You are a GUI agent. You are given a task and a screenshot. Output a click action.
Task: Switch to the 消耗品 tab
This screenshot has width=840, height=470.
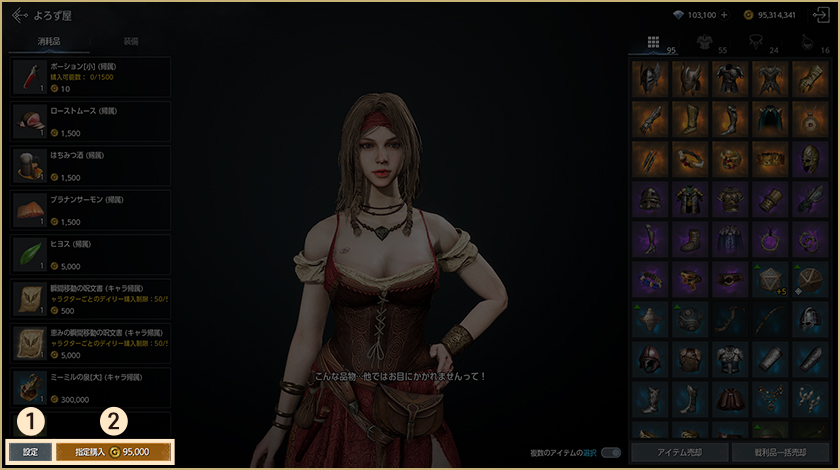49,42
